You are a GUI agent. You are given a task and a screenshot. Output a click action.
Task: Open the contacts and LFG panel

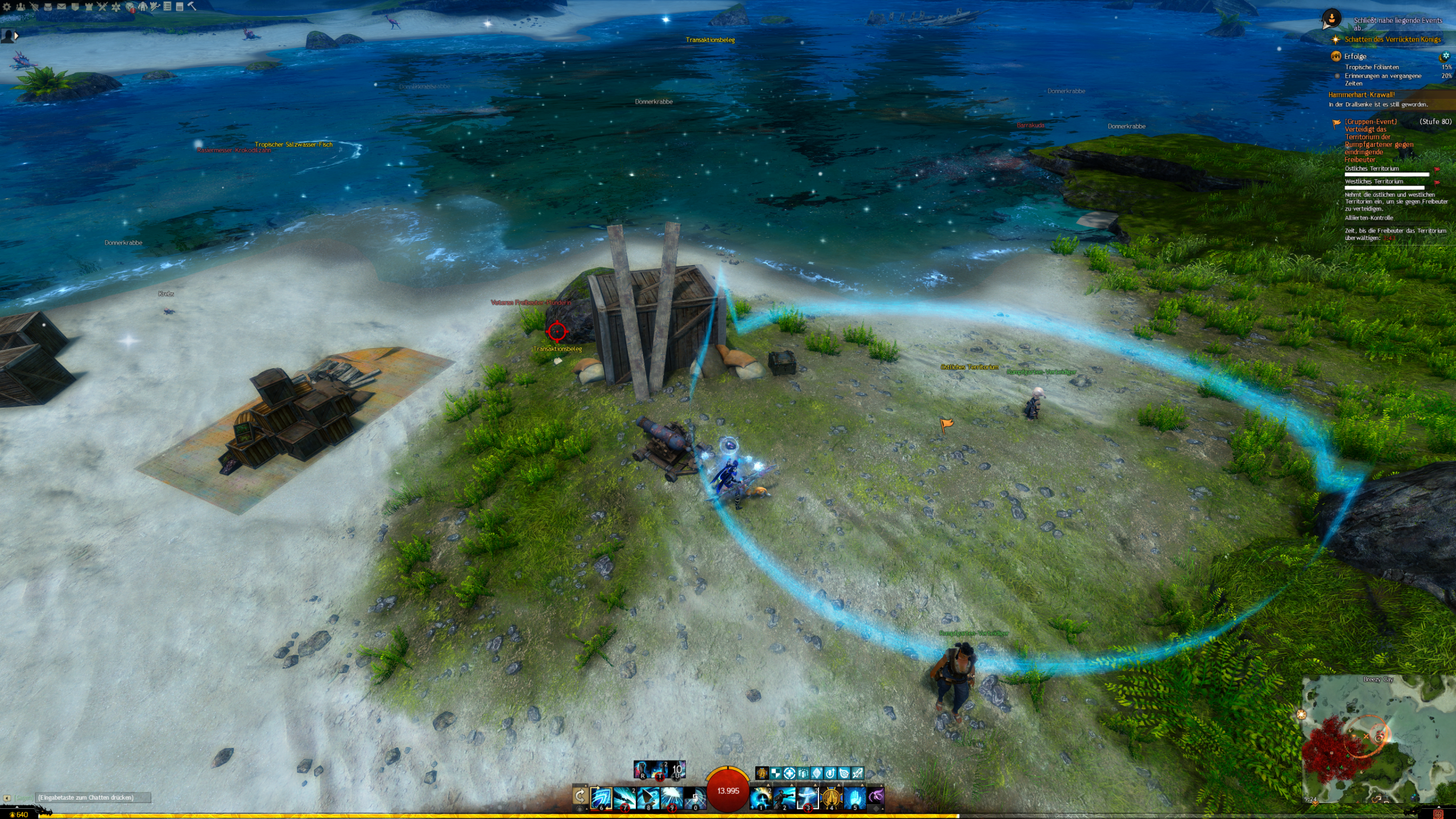[20, 6]
